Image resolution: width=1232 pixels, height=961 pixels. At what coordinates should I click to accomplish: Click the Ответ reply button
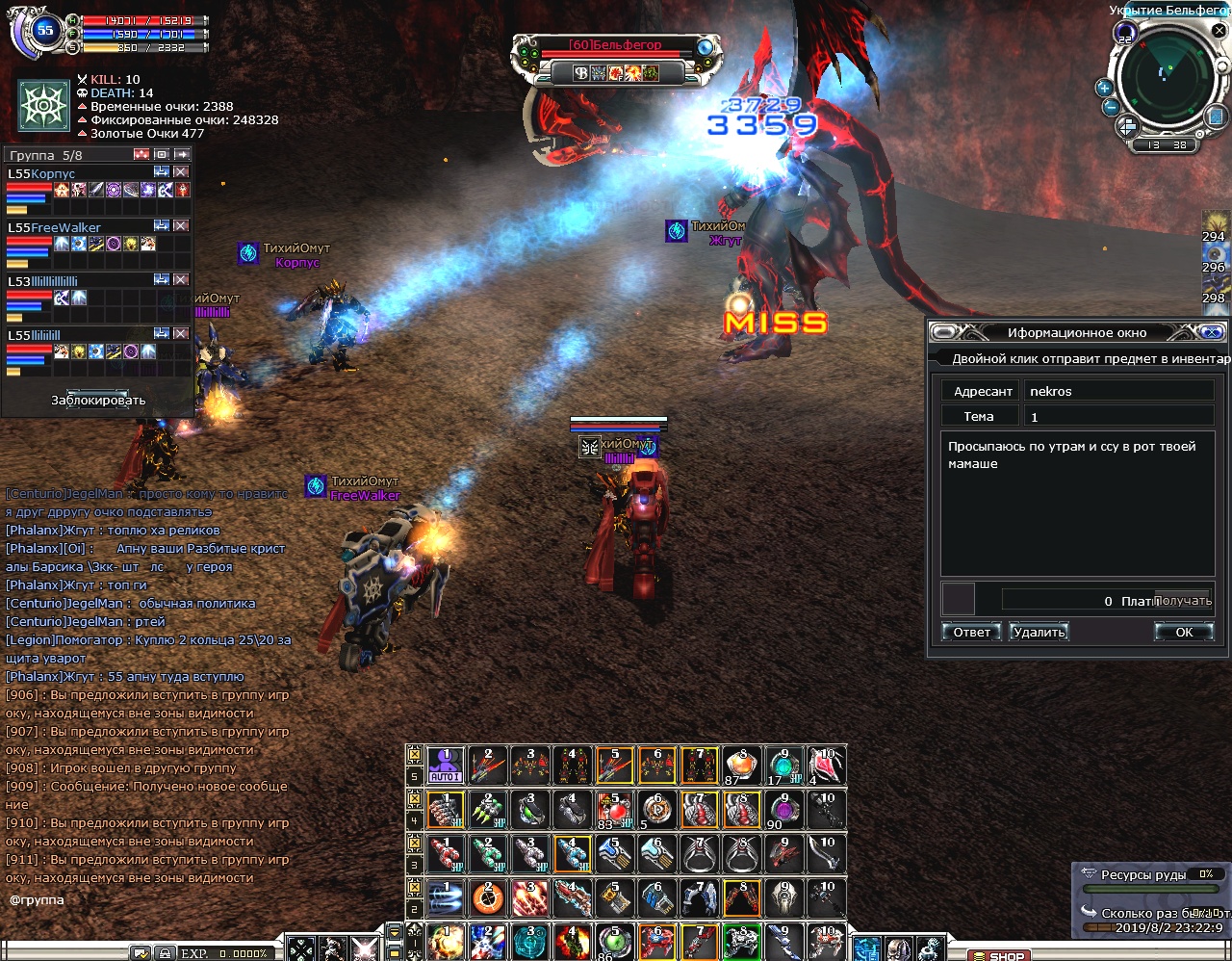[x=971, y=633]
